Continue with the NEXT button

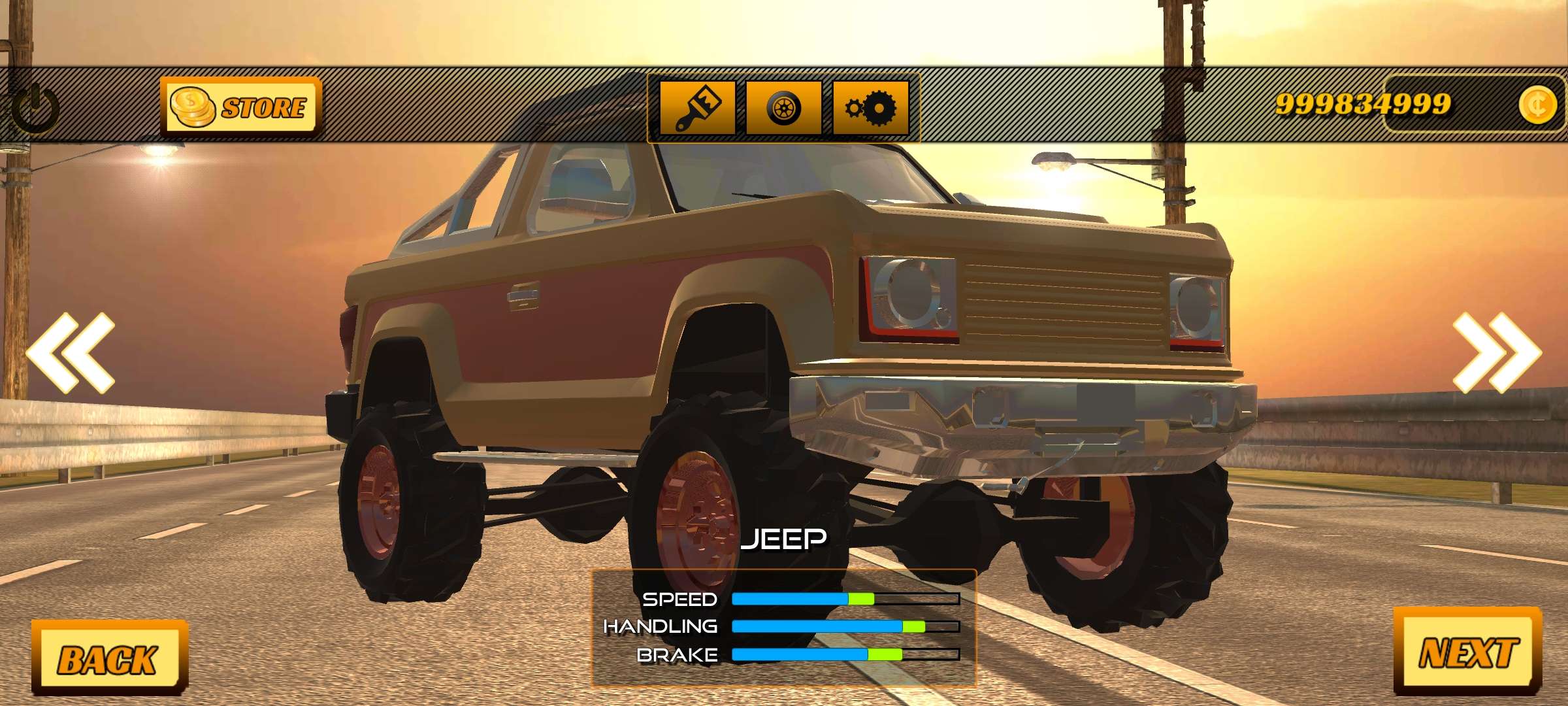click(1468, 652)
